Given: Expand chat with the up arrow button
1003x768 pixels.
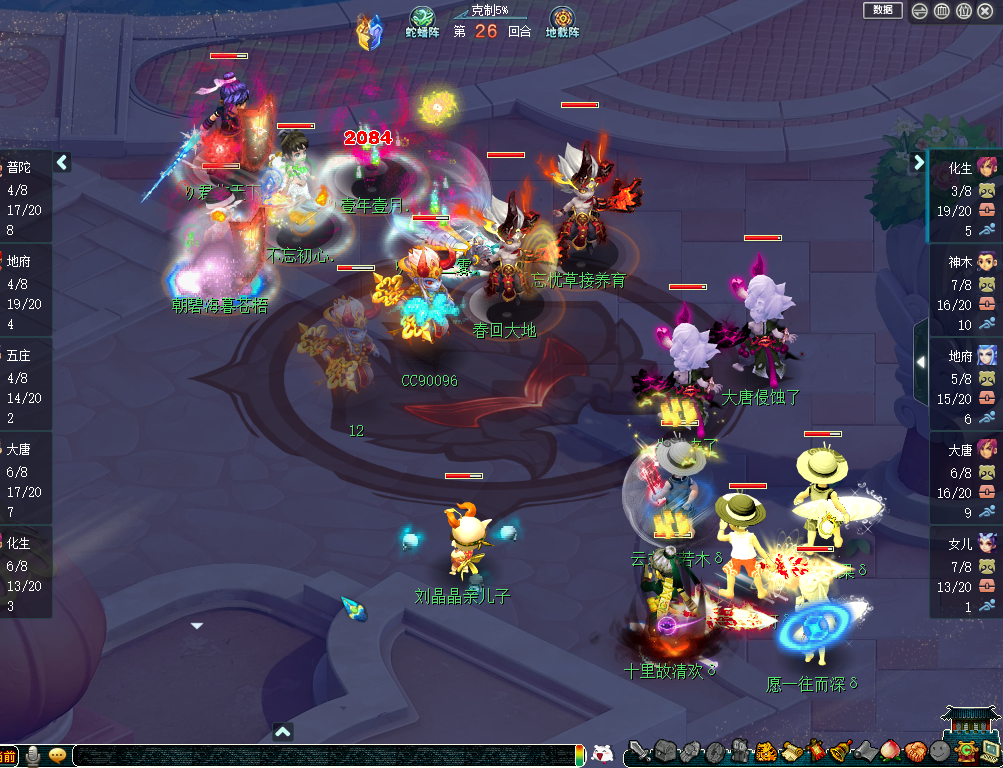Looking at the screenshot, I should 283,732.
